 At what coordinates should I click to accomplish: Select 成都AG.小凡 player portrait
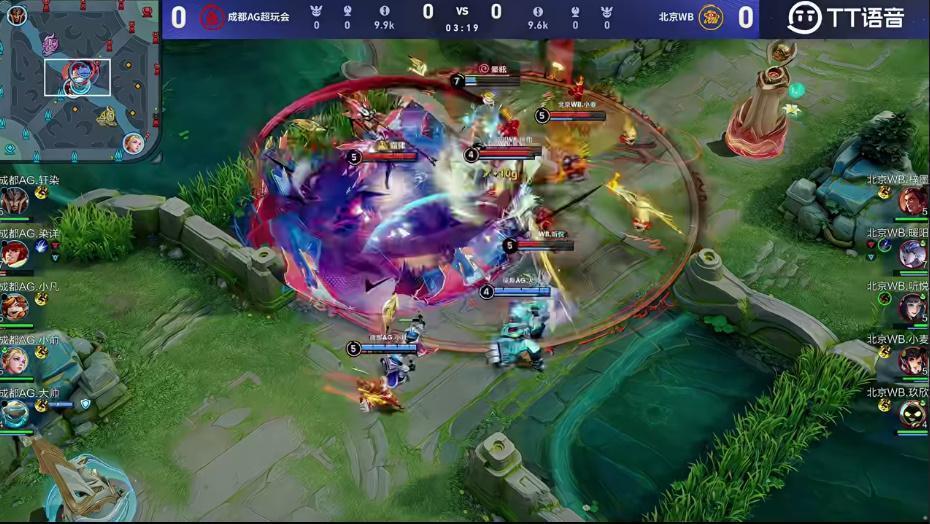(14, 307)
